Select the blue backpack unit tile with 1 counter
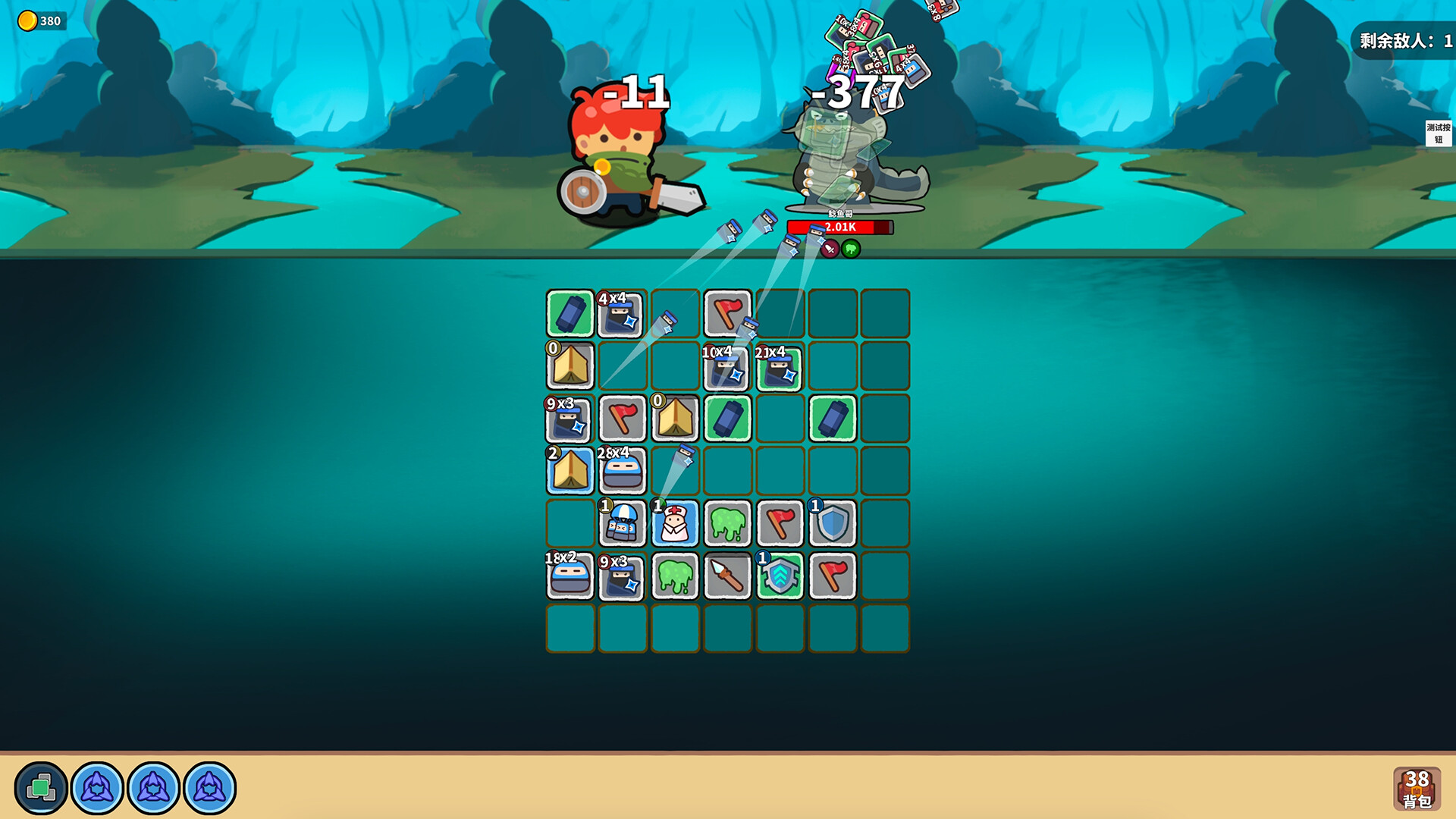Image resolution: width=1456 pixels, height=819 pixels. [622, 523]
